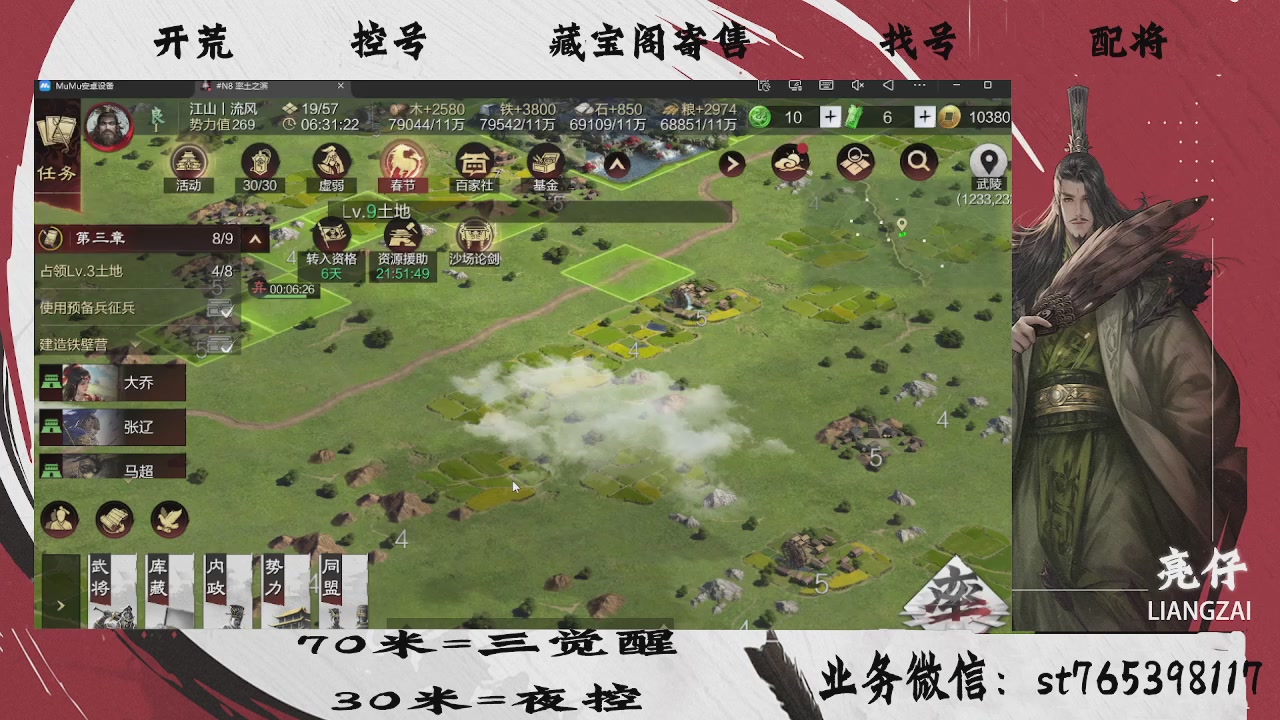Collapse the 第三章 quest panel chevron

[x=256, y=239]
